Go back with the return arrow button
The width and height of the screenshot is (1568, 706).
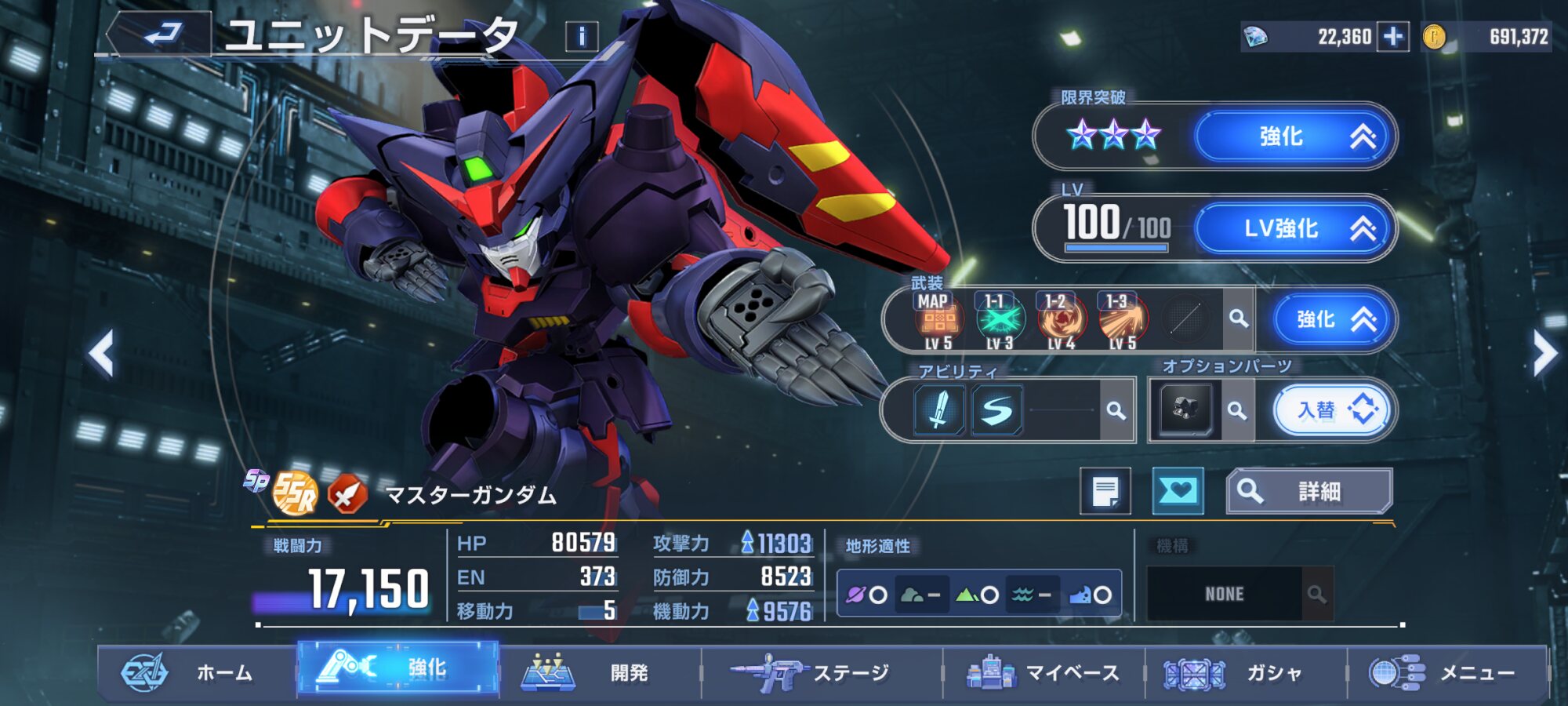(161, 35)
